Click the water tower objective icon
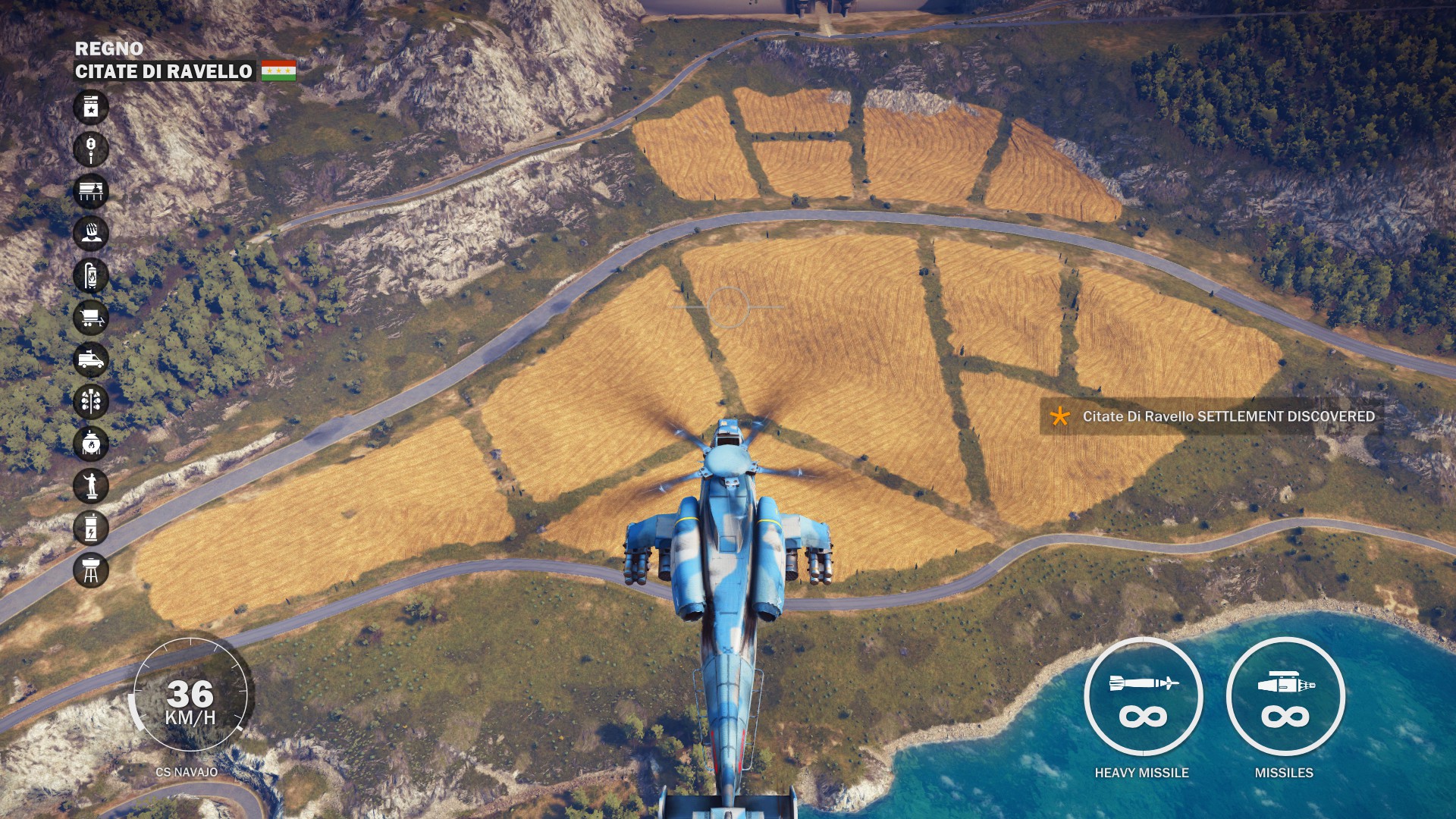The image size is (1456, 819). click(91, 570)
